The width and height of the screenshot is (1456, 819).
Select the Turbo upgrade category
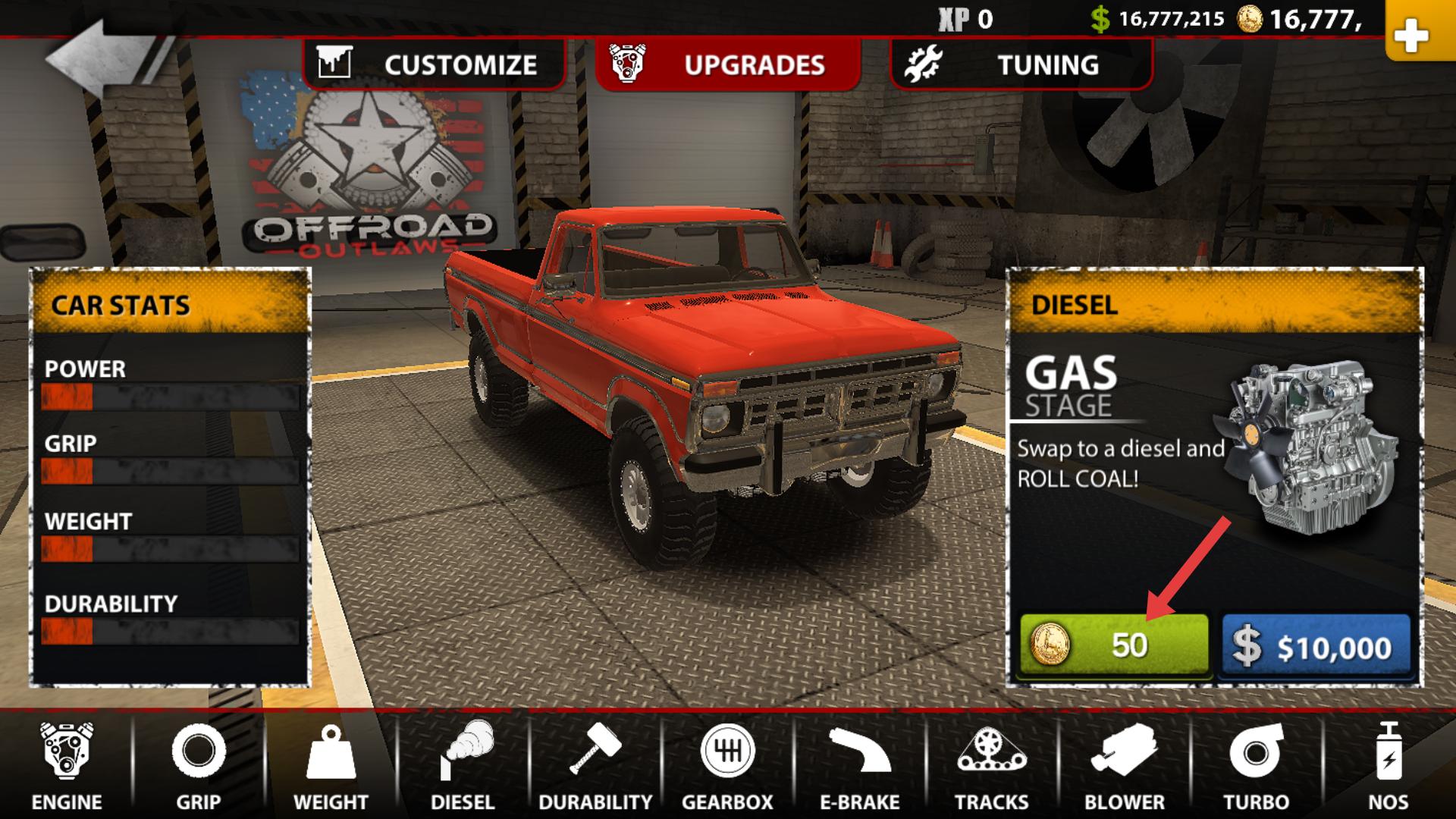(1256, 766)
